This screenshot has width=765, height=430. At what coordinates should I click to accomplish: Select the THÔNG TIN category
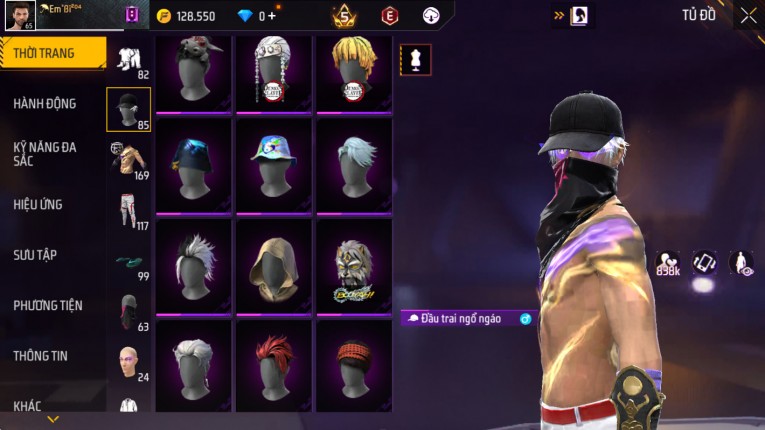pos(41,355)
